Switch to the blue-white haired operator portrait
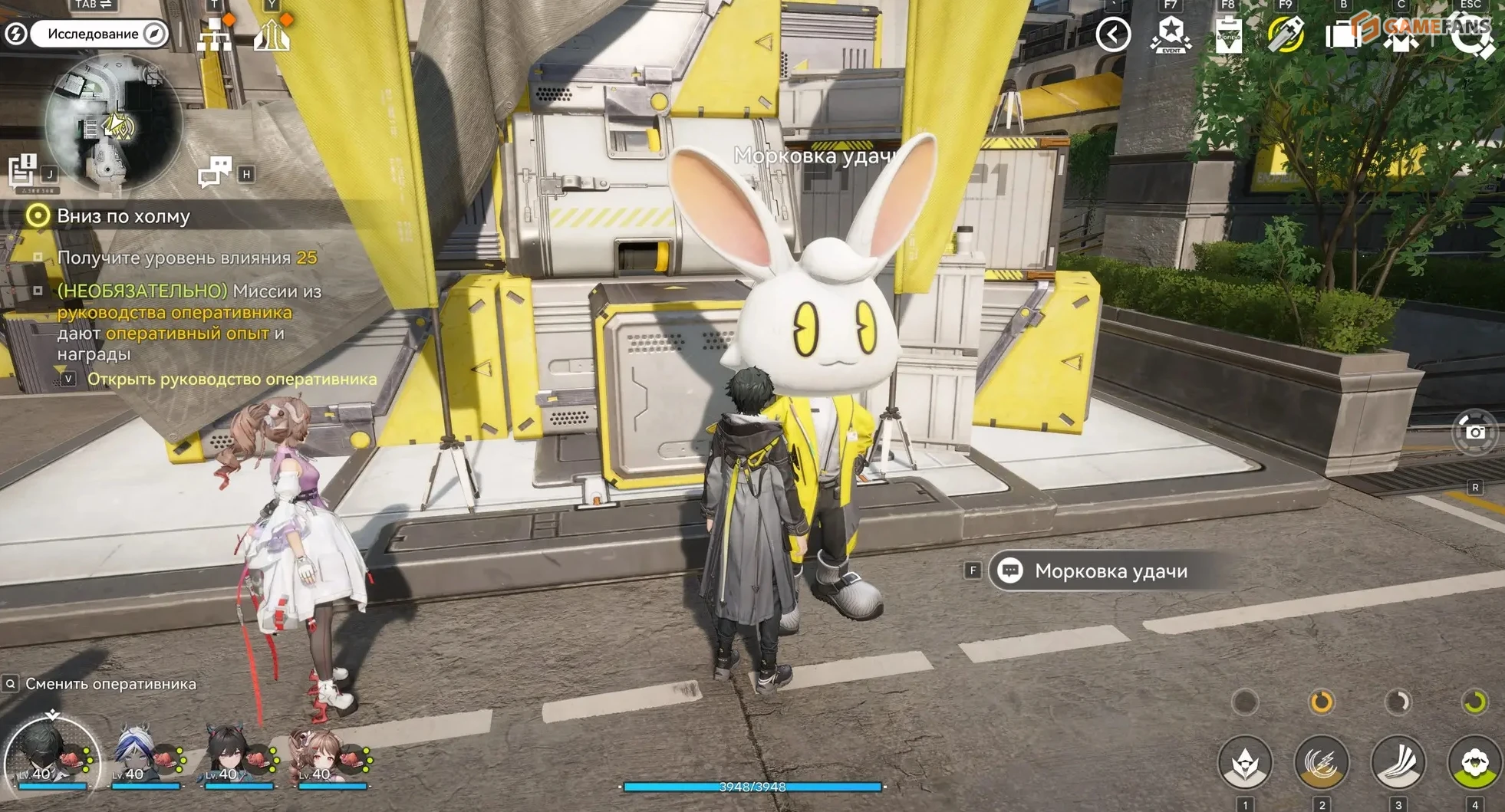1505x812 pixels. 143,754
